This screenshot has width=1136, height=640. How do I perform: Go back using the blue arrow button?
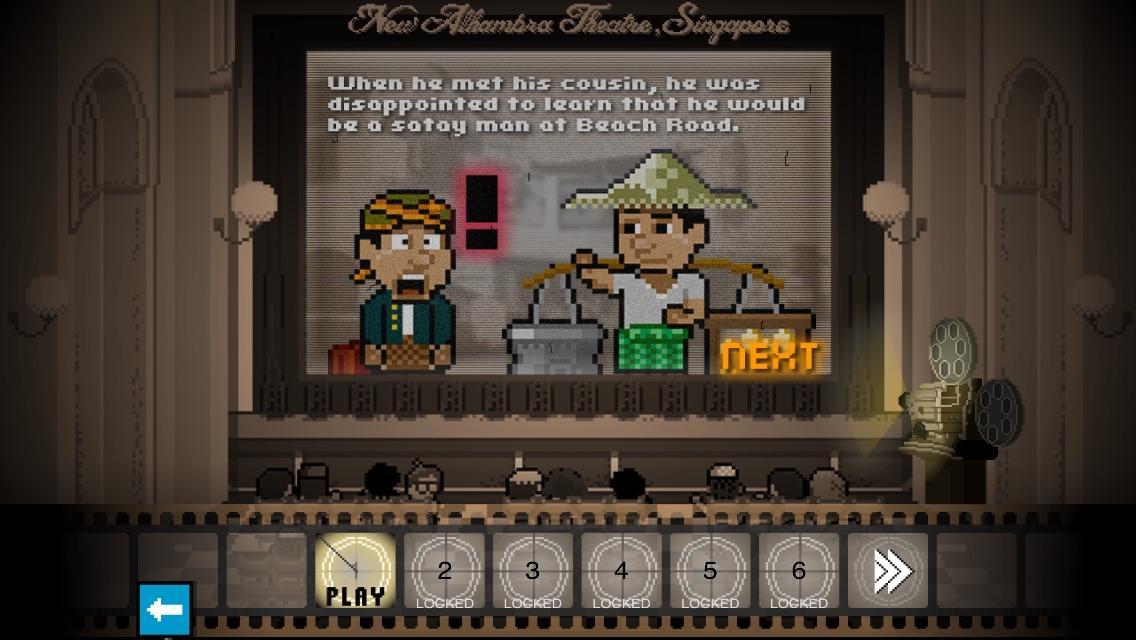[165, 609]
